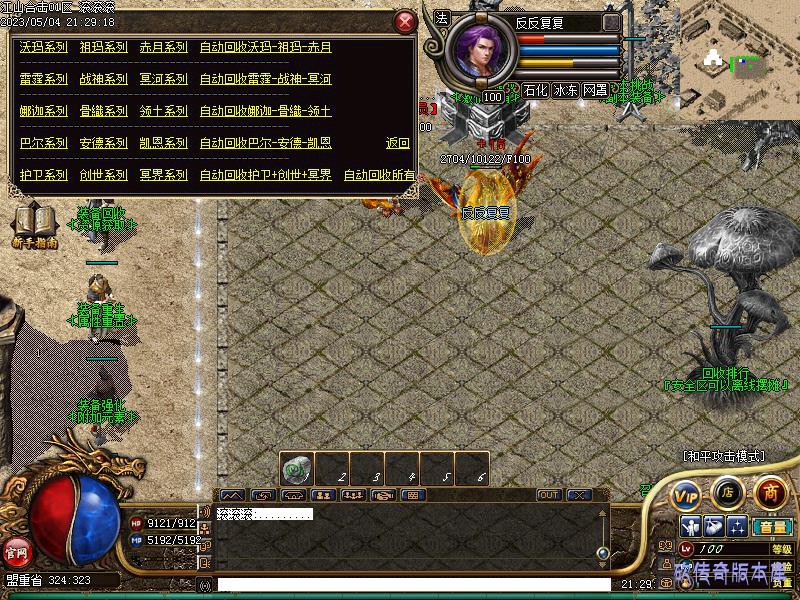
Task: Close the recycle menu with the red X
Action: click(x=404, y=22)
